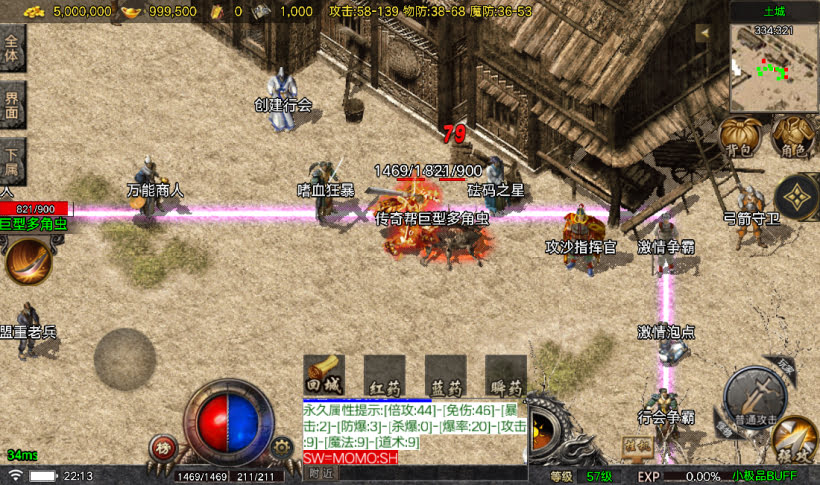The image size is (820, 485).
Task: Select the 红药 red potion slot
Action: pos(384,376)
